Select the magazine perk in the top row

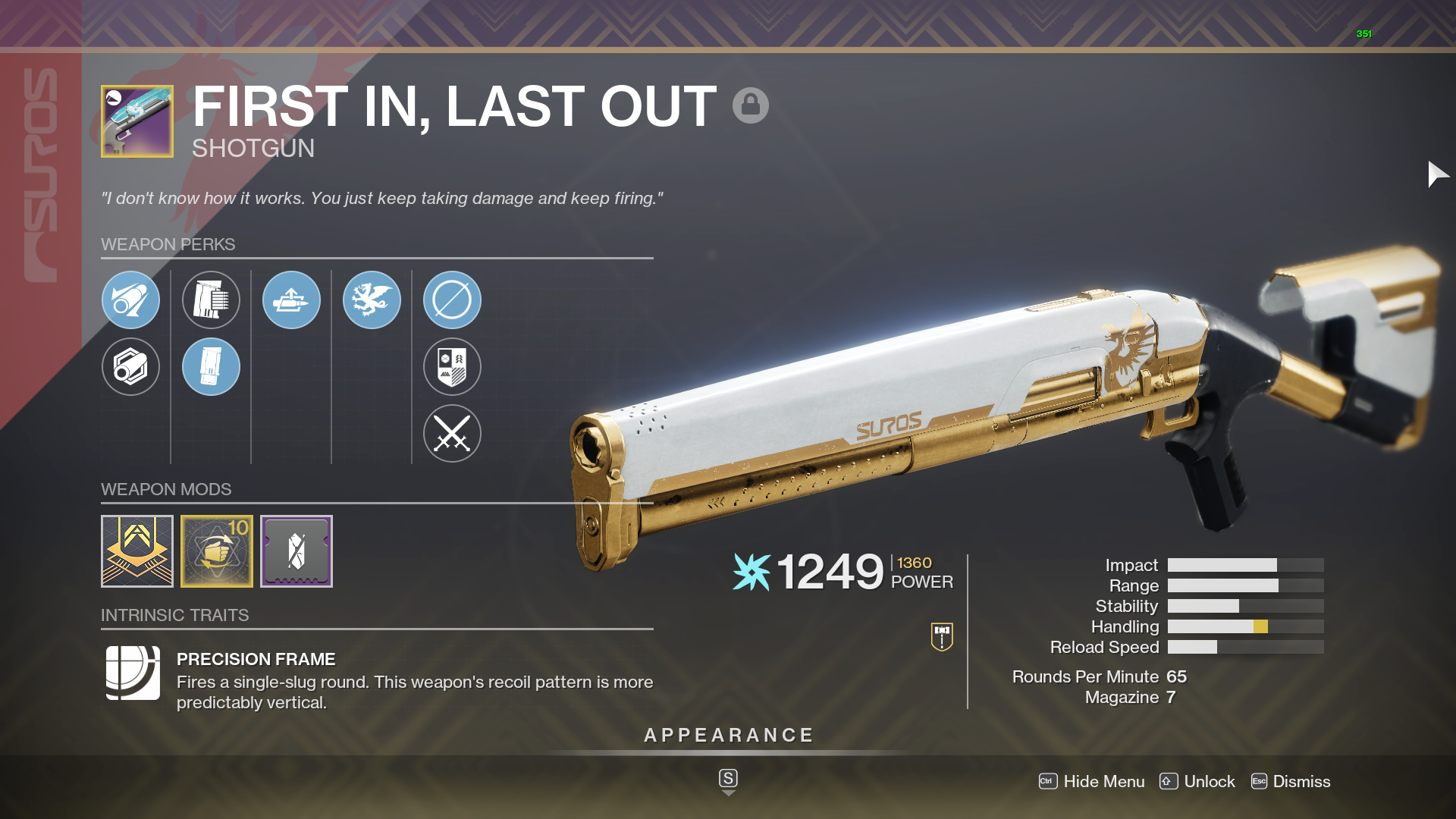coord(211,300)
